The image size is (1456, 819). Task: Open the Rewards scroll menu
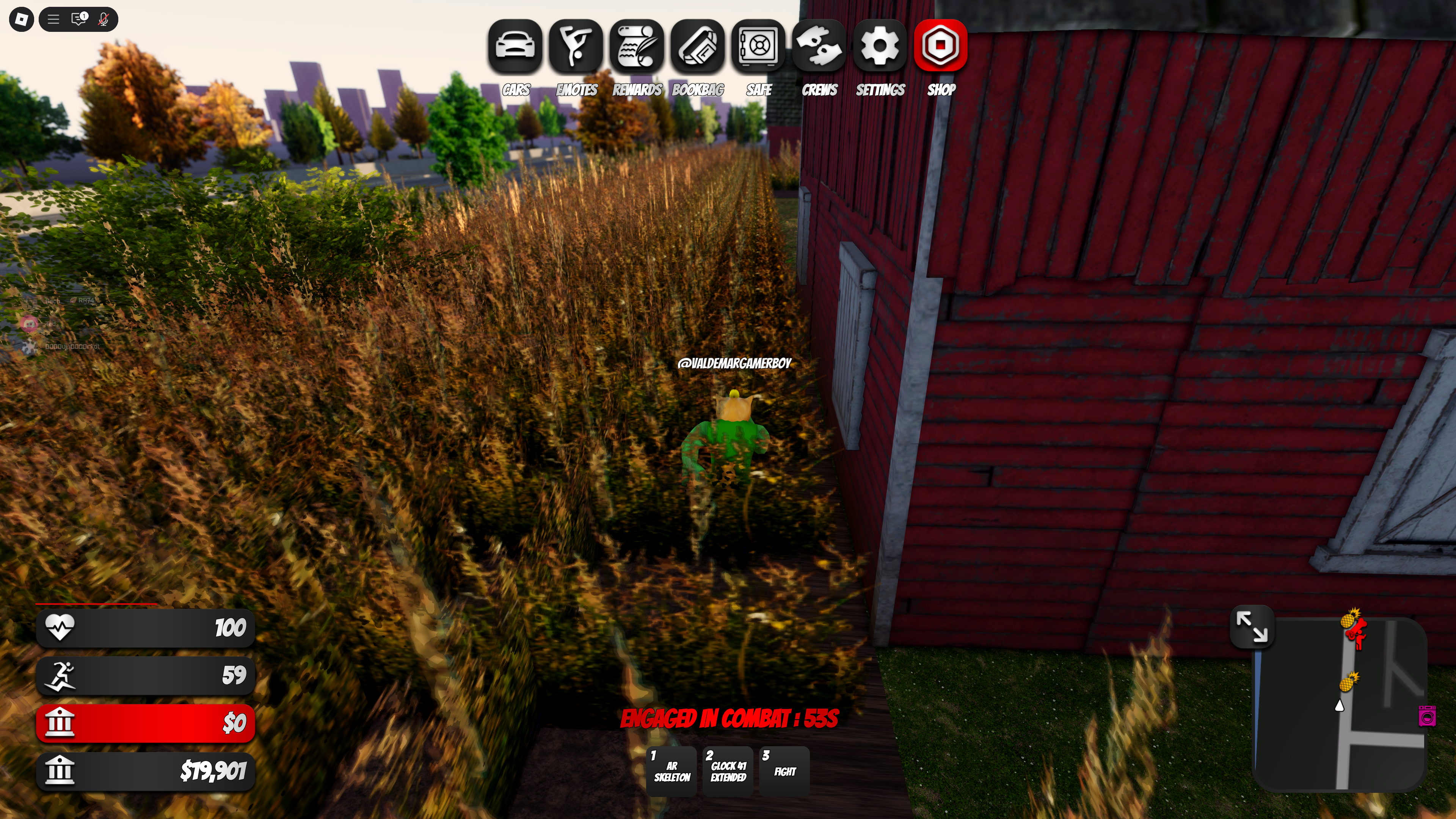tap(637, 46)
